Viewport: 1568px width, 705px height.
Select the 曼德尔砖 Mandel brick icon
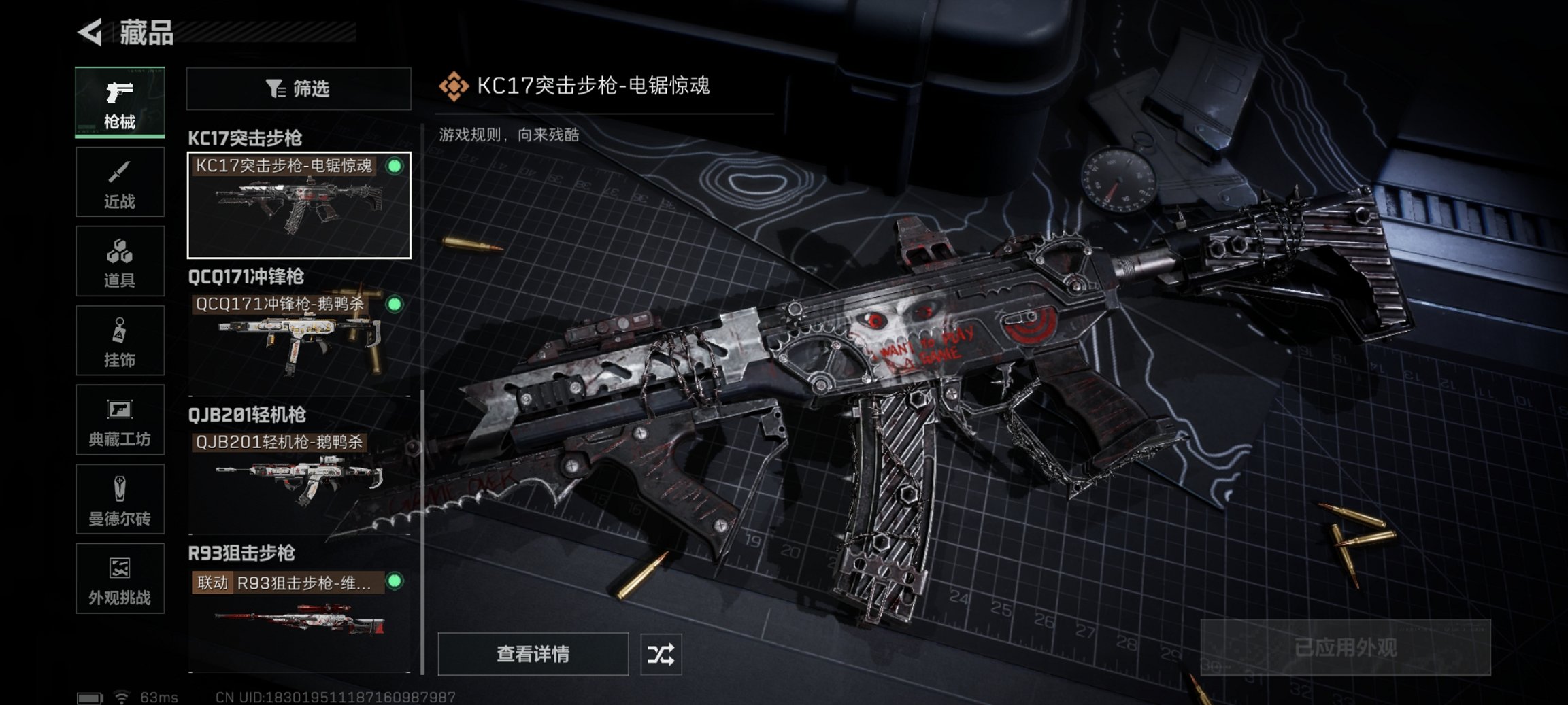[120, 499]
